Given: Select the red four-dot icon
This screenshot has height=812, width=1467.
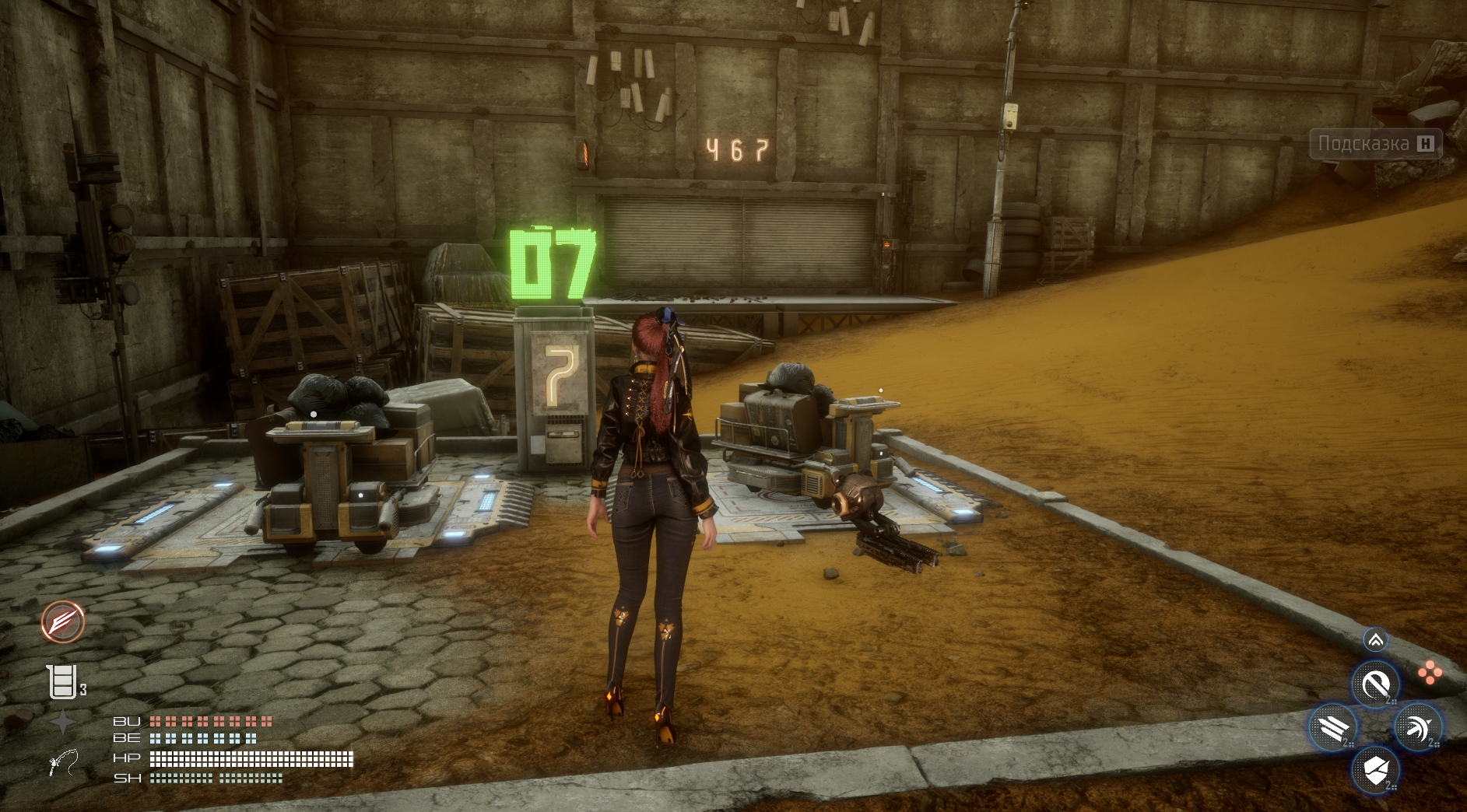Looking at the screenshot, I should [1430, 673].
